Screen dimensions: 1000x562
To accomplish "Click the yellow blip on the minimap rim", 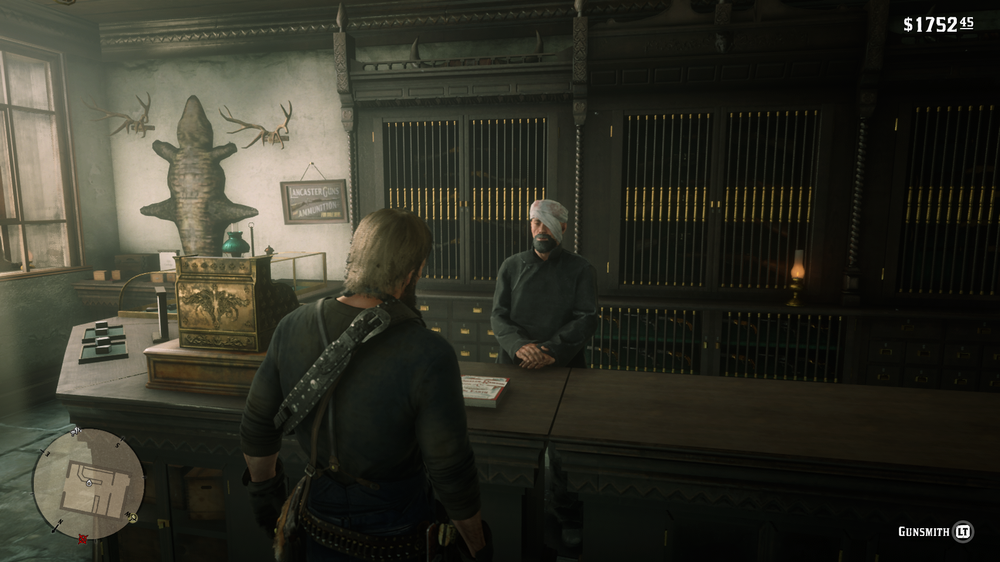I will click(x=131, y=517).
